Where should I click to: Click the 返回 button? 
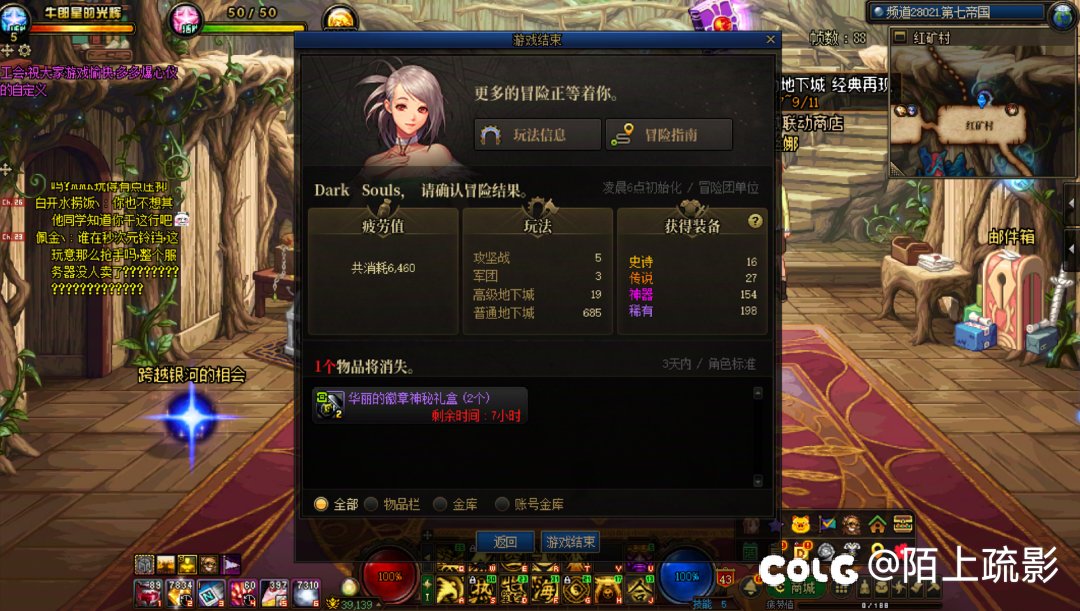tap(505, 542)
